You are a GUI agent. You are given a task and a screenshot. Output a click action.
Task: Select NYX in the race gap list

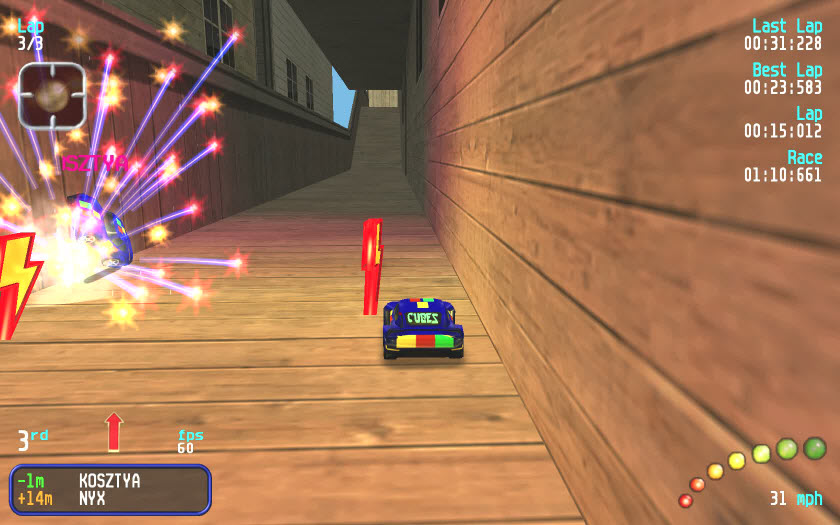[93, 498]
